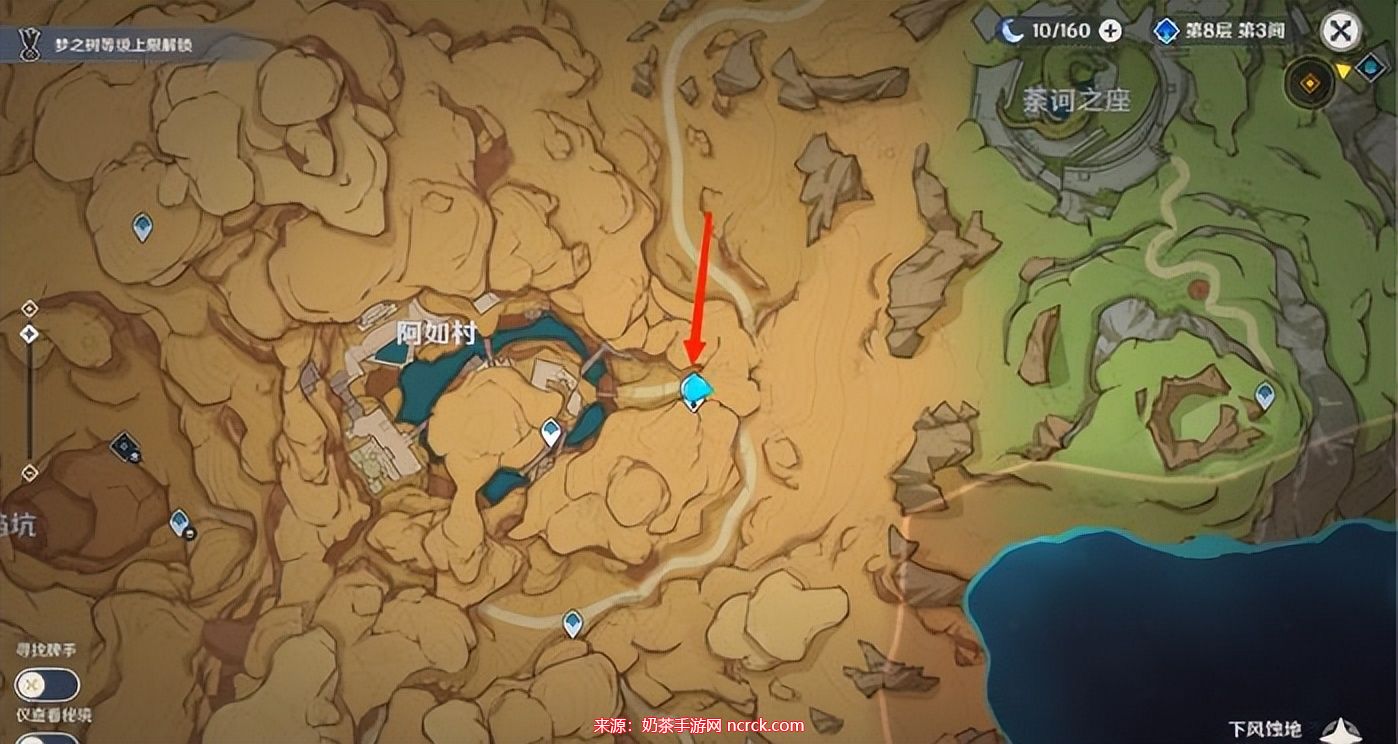Select the teleport waypoint in the far northwest
This screenshot has width=1398, height=744.
pos(143,227)
